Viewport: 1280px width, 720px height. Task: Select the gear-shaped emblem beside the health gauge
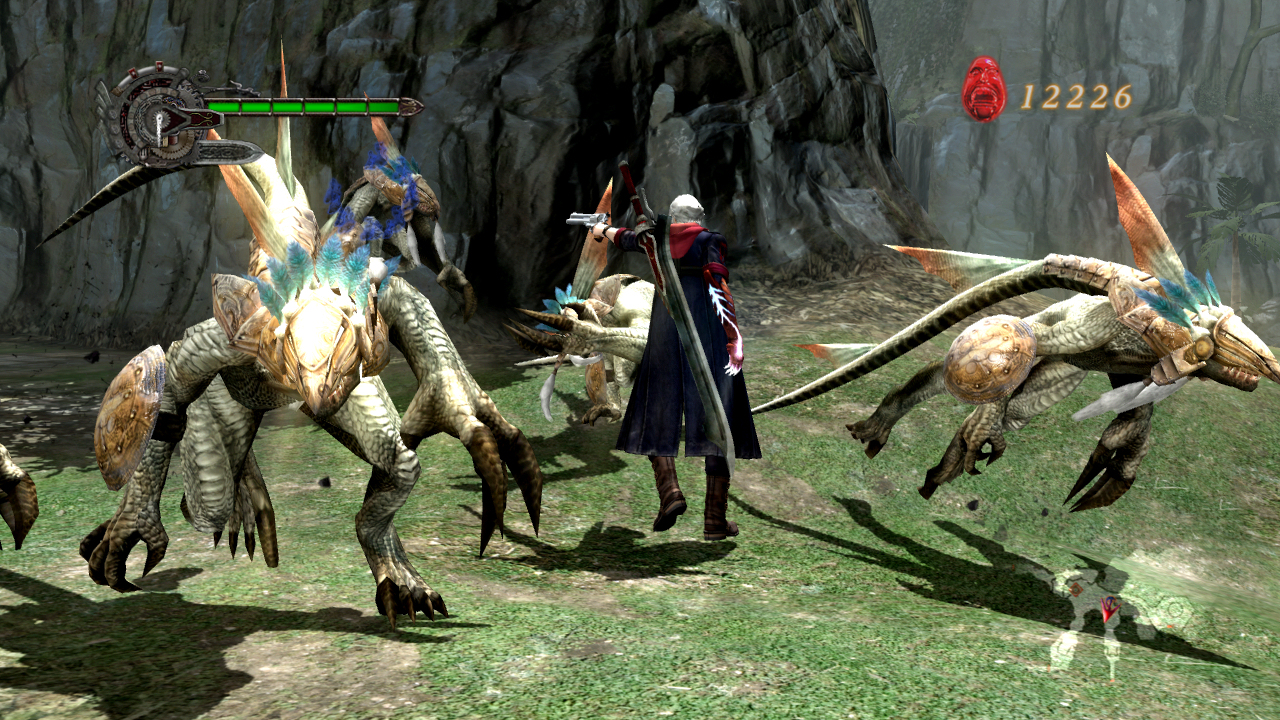pos(155,117)
